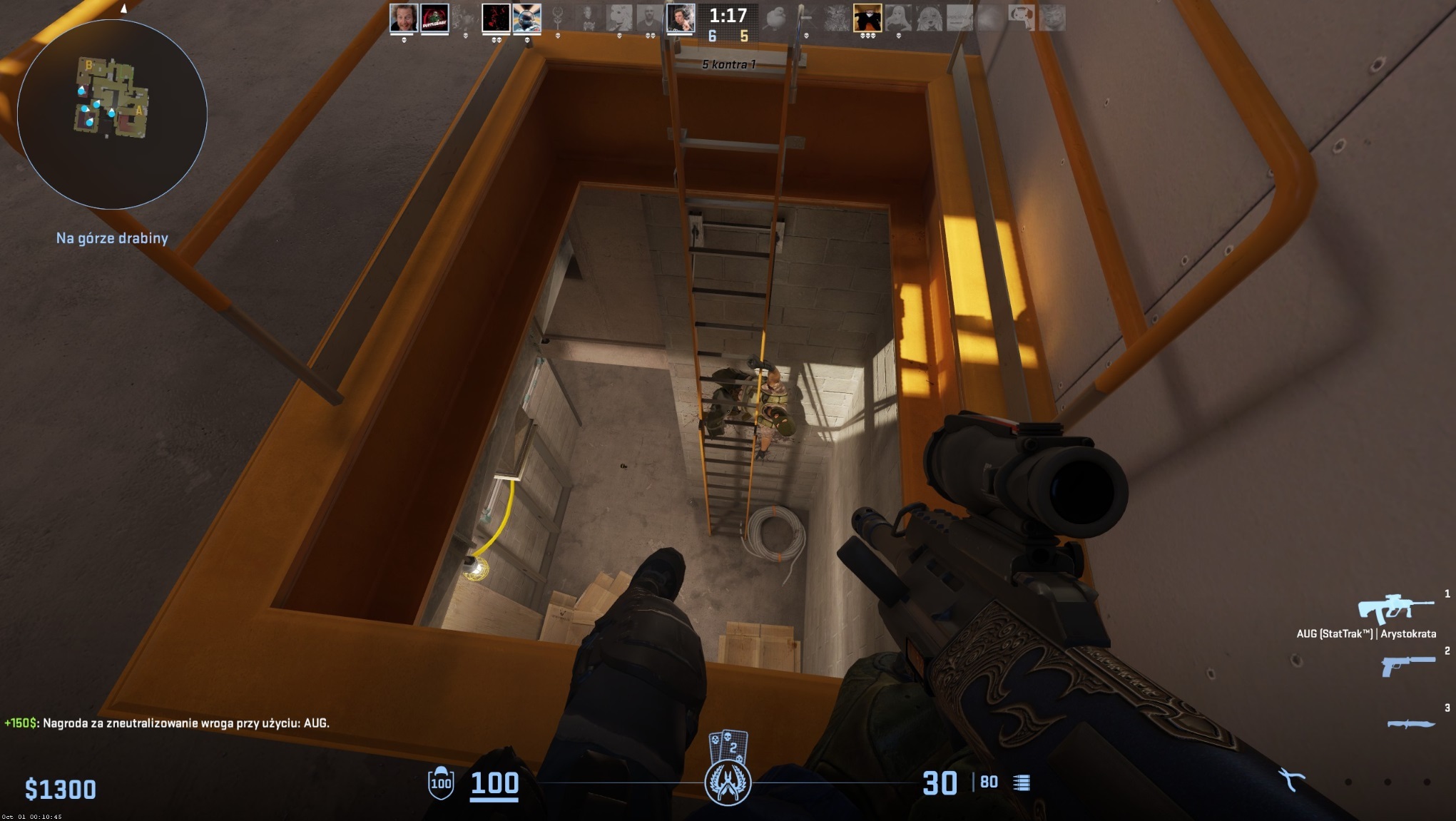The height and width of the screenshot is (821, 1456).
Task: Click the Counter-Terrorist team emblem
Action: click(x=728, y=782)
